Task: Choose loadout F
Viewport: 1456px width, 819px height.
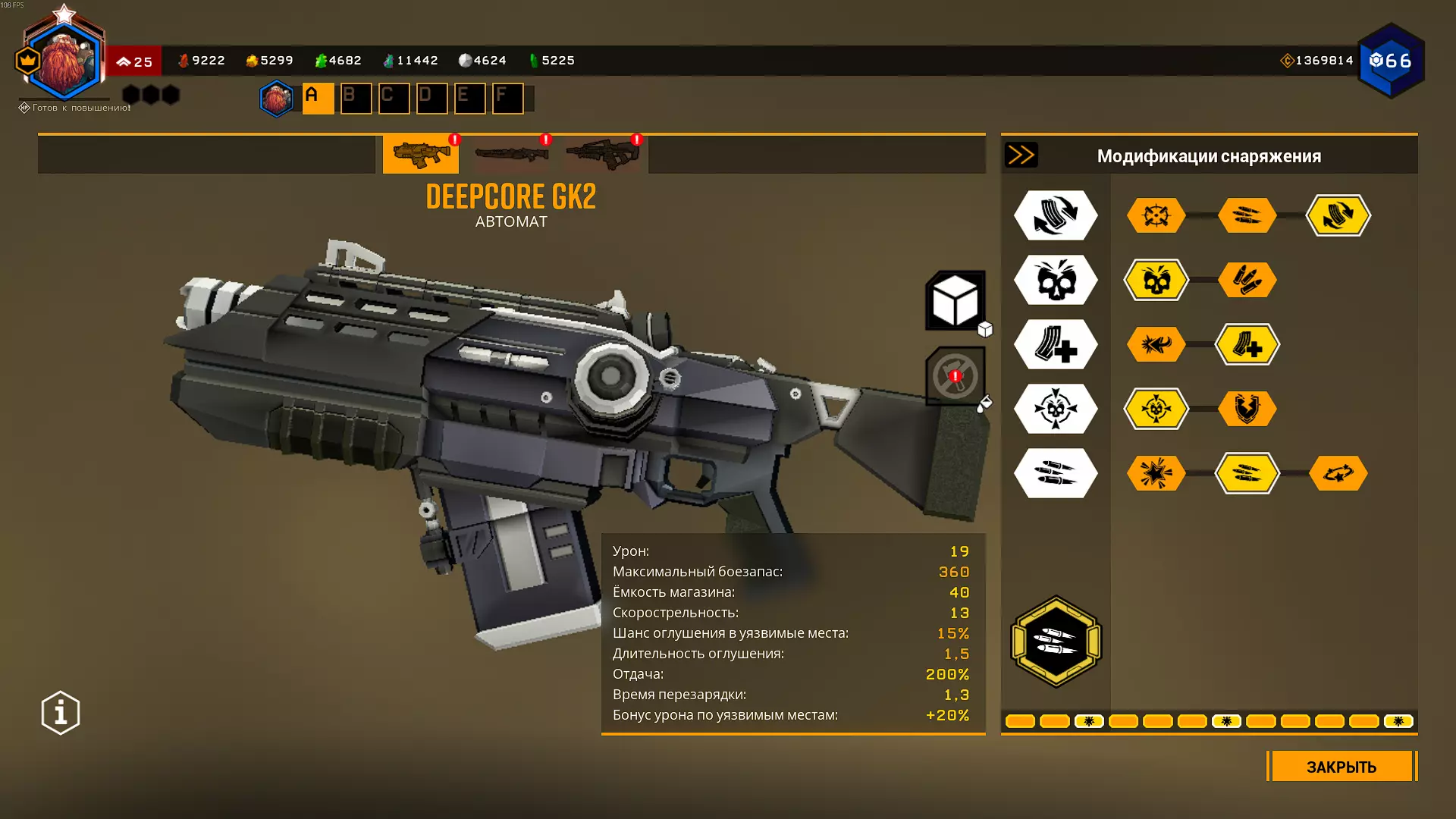Action: pos(507,99)
